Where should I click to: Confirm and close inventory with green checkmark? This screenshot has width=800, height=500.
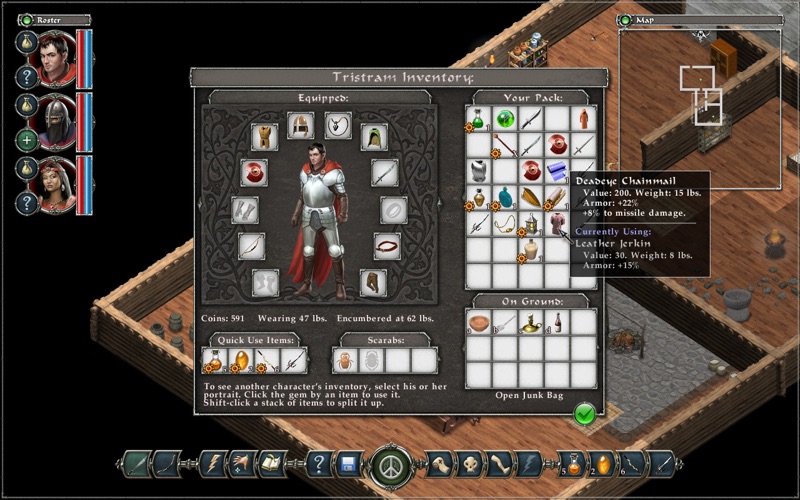pos(585,413)
